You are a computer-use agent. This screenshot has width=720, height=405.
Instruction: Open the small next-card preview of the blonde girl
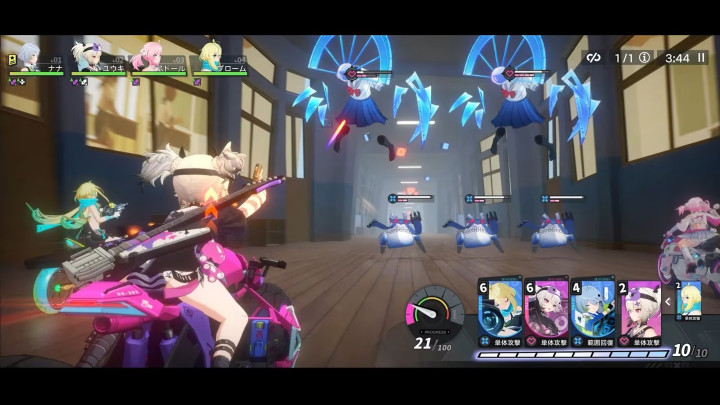[x=688, y=300]
